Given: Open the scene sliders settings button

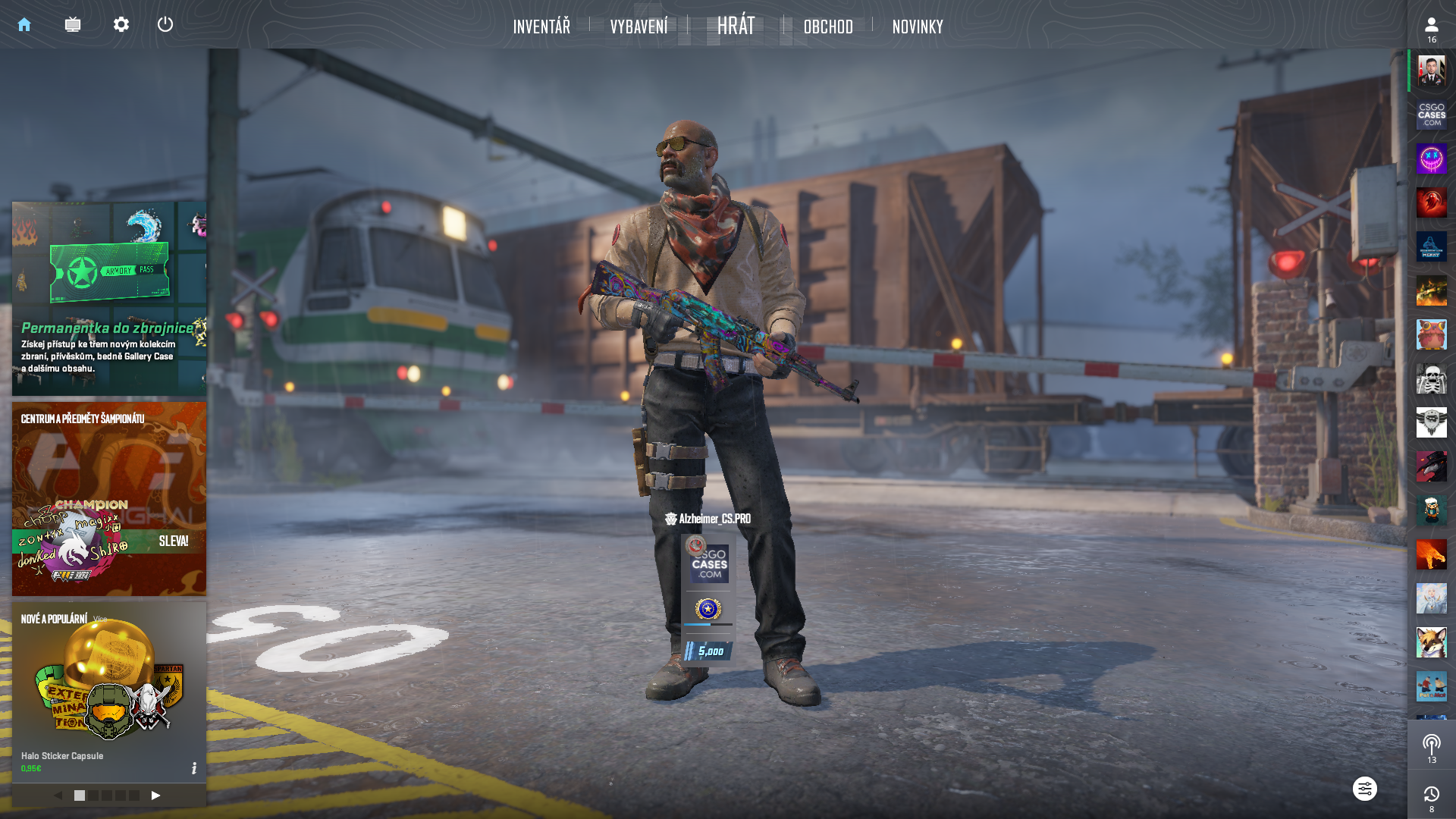Looking at the screenshot, I should click(x=1364, y=789).
